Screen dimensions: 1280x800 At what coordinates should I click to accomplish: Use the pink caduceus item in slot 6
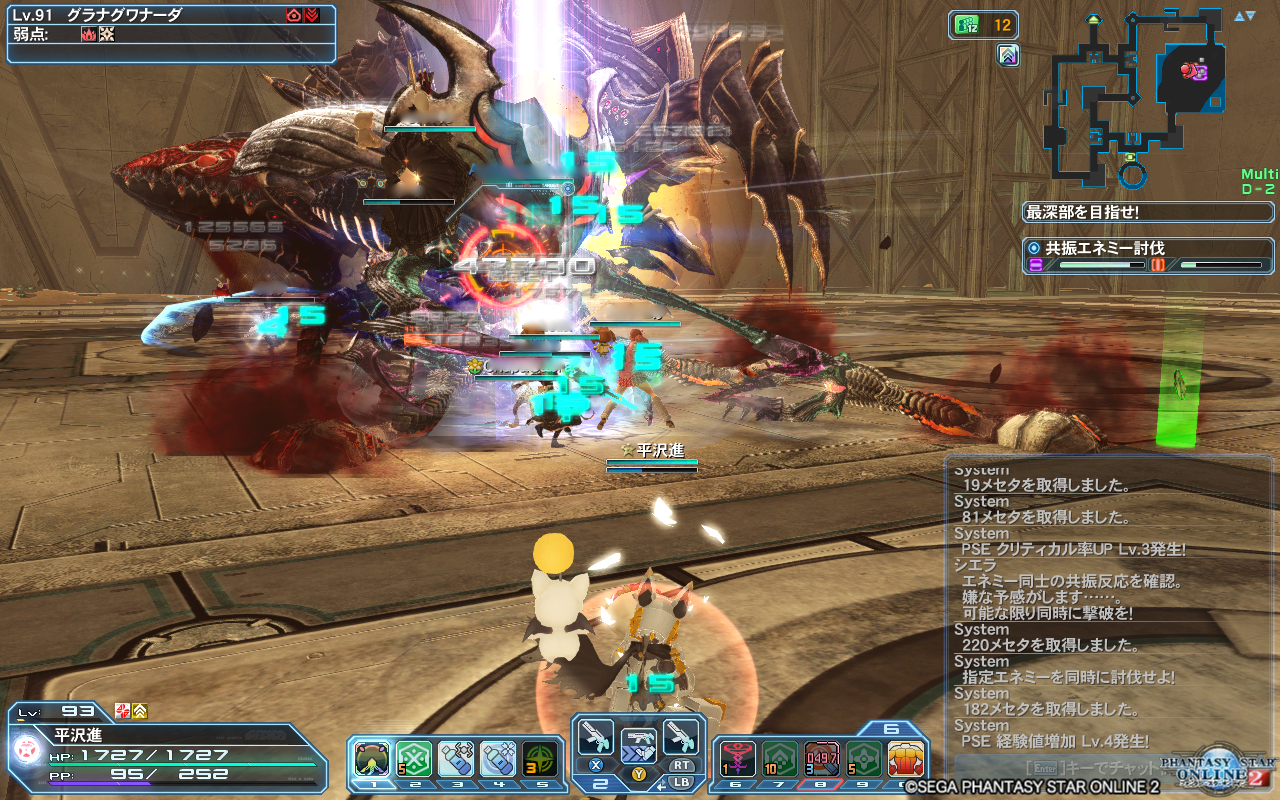tap(737, 760)
